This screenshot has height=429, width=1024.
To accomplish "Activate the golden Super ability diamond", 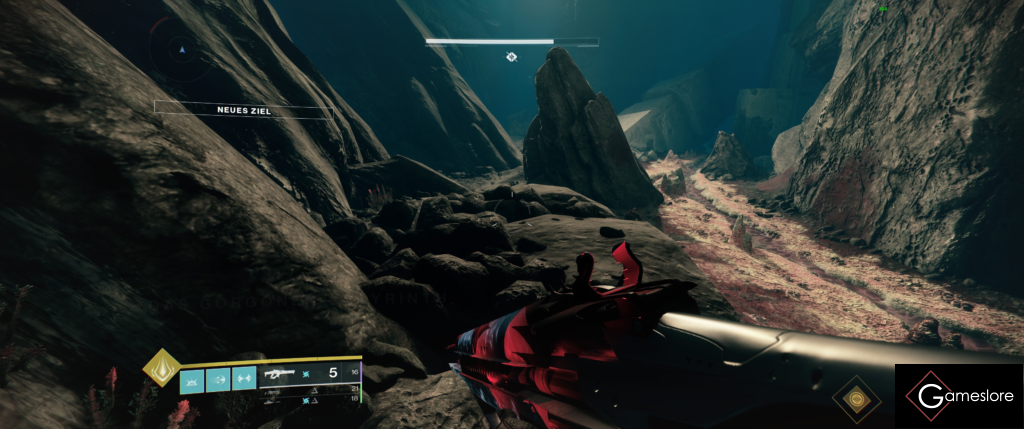I will coord(159,367).
